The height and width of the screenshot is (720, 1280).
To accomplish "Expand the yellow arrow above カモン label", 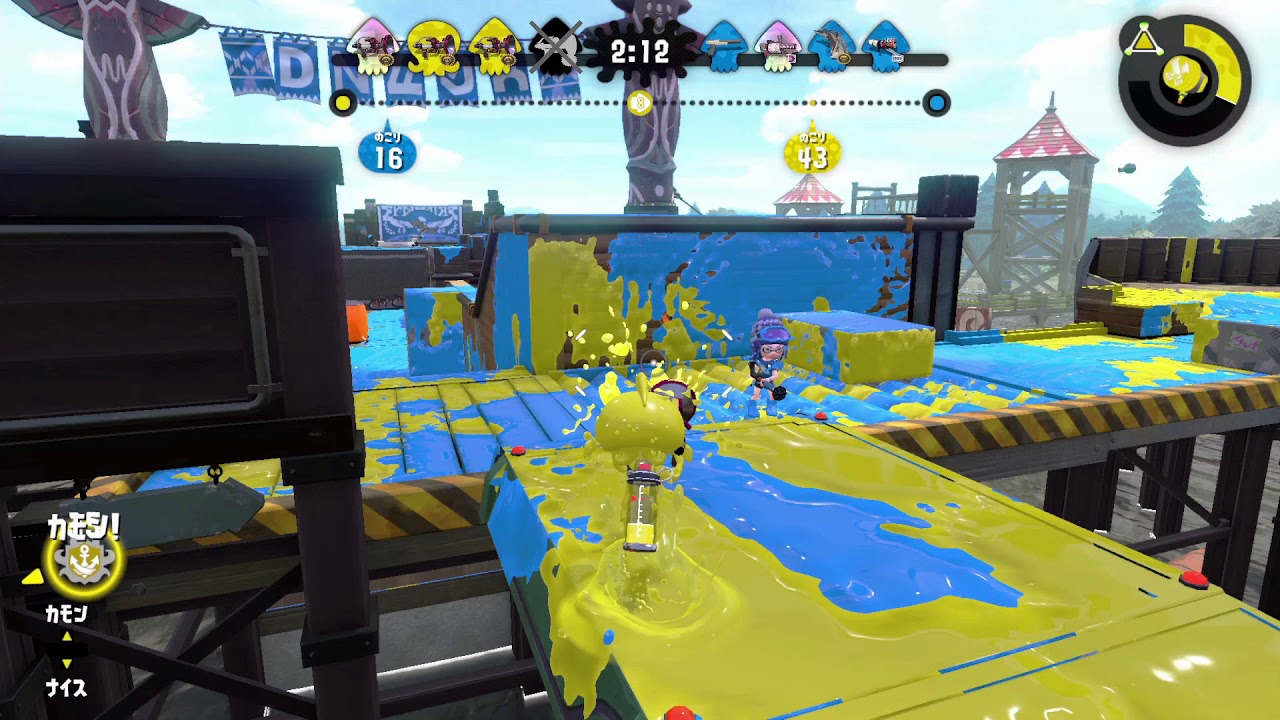I will point(30,579).
